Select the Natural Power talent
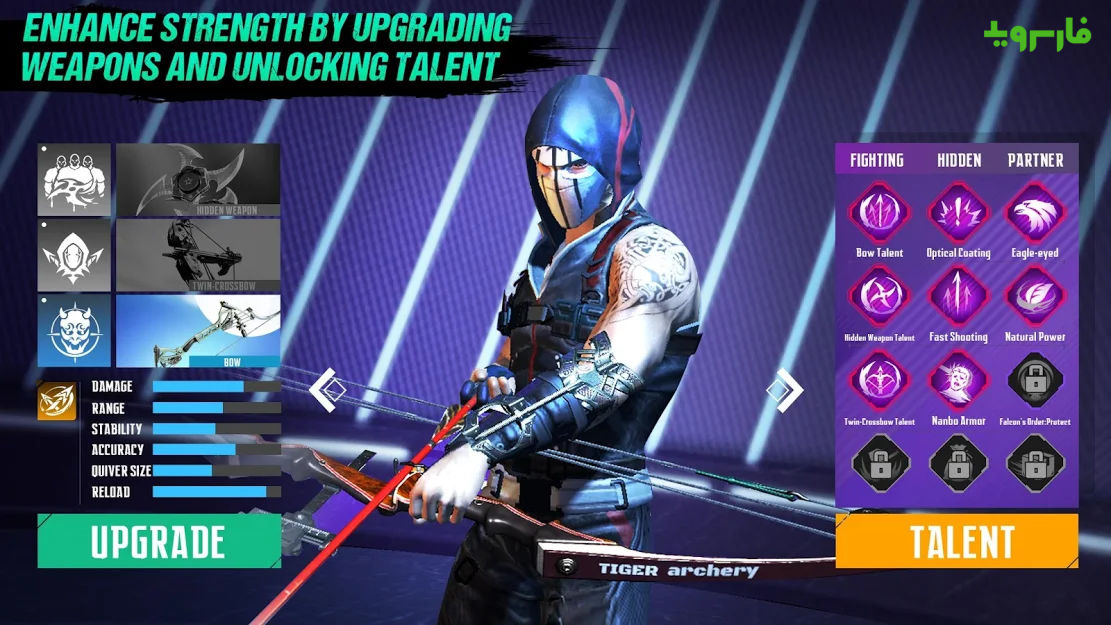This screenshot has width=1111, height=625. (x=1036, y=297)
